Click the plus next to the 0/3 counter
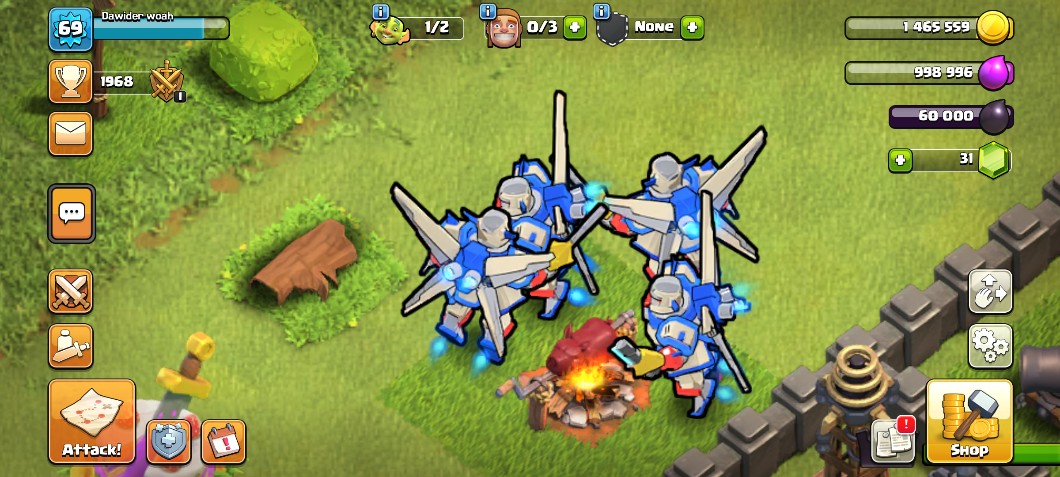Viewport: 1060px width, 477px height. coord(574,27)
